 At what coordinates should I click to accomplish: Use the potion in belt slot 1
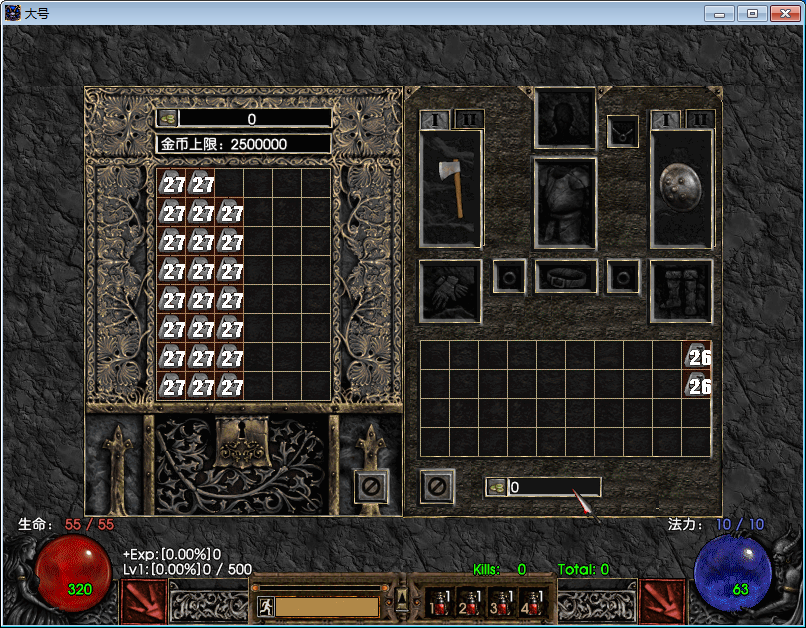coord(438,601)
